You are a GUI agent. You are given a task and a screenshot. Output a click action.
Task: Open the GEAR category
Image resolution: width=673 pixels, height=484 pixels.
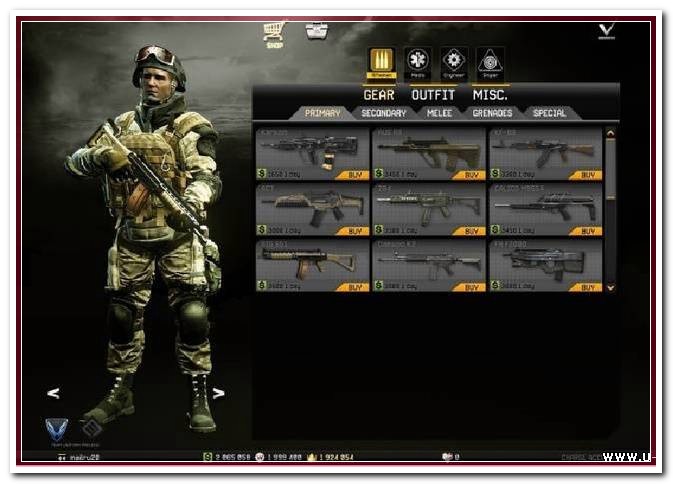tap(379, 95)
